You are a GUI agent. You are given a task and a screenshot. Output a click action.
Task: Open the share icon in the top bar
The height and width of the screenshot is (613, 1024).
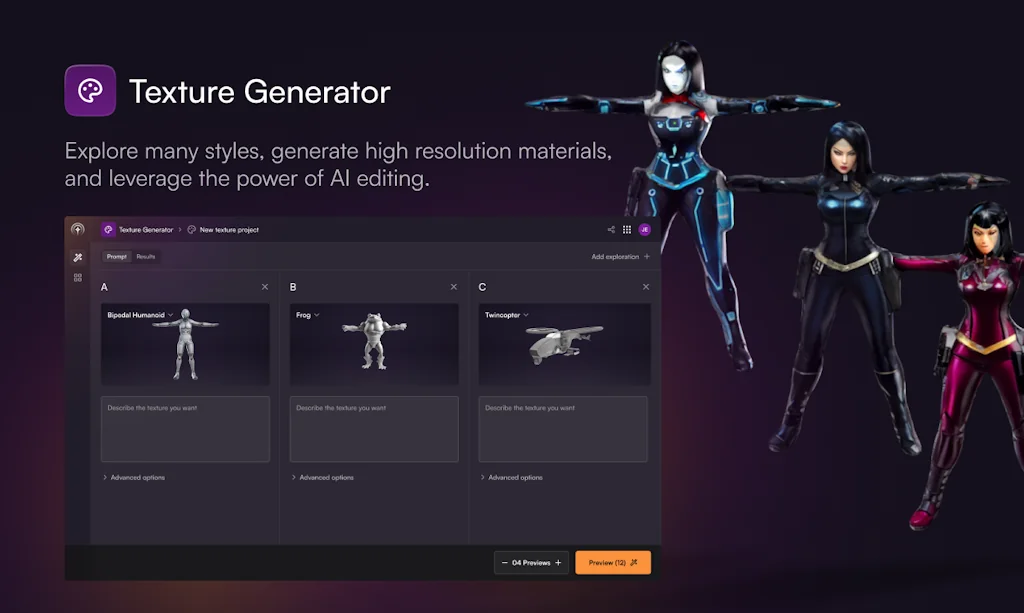(611, 230)
